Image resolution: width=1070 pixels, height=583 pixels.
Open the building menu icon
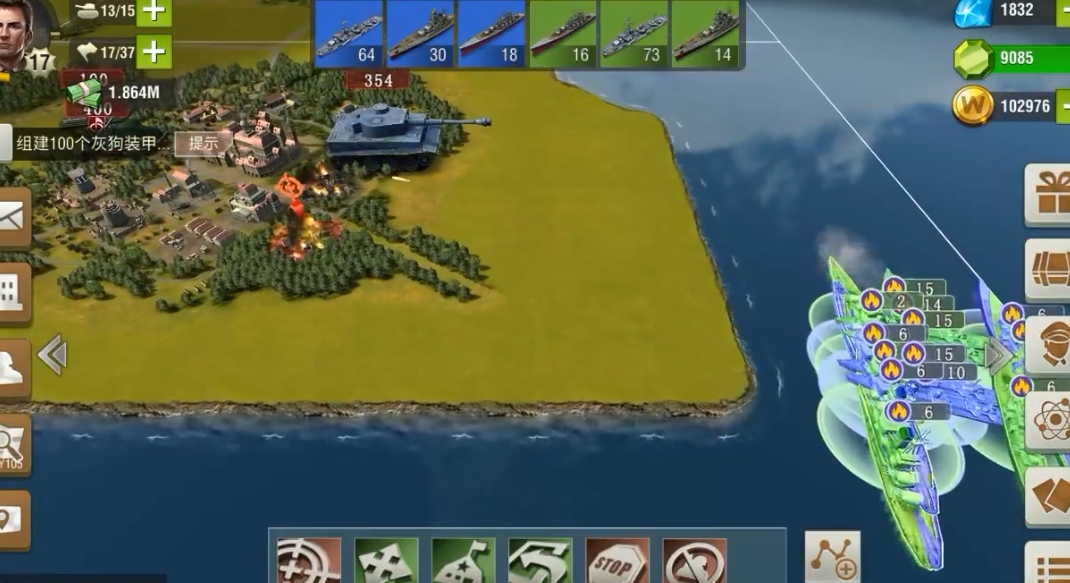coord(13,292)
